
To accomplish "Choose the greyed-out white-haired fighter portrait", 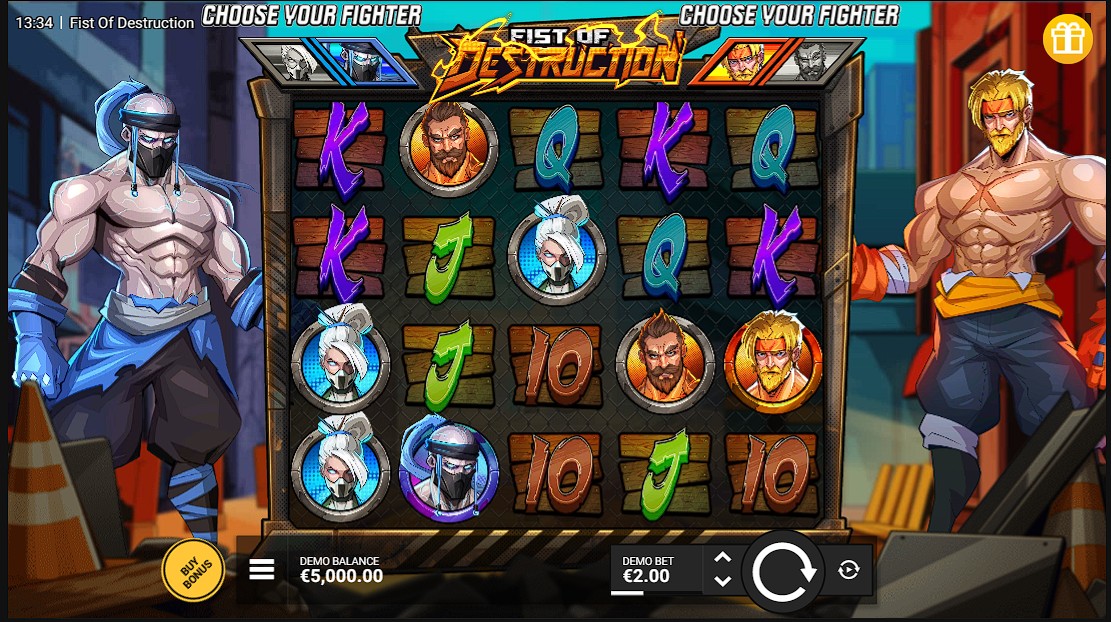I will (x=294, y=62).
